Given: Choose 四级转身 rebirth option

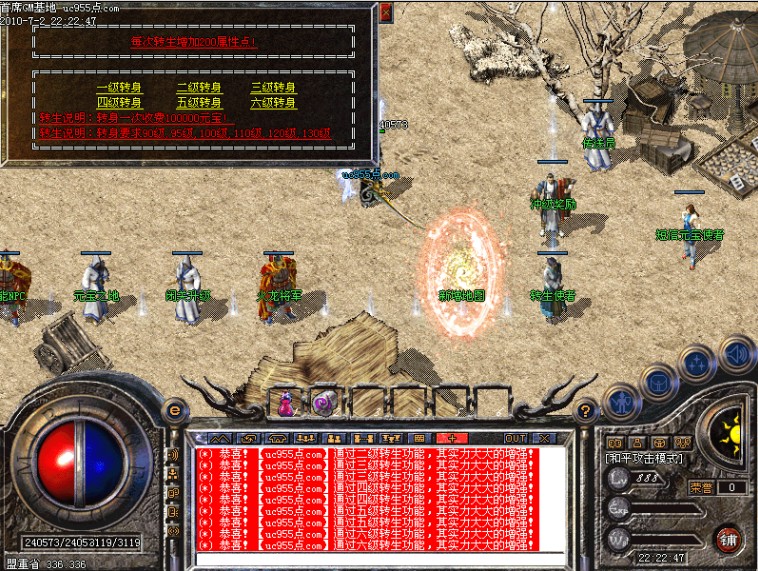Looking at the screenshot, I should coord(119,102).
